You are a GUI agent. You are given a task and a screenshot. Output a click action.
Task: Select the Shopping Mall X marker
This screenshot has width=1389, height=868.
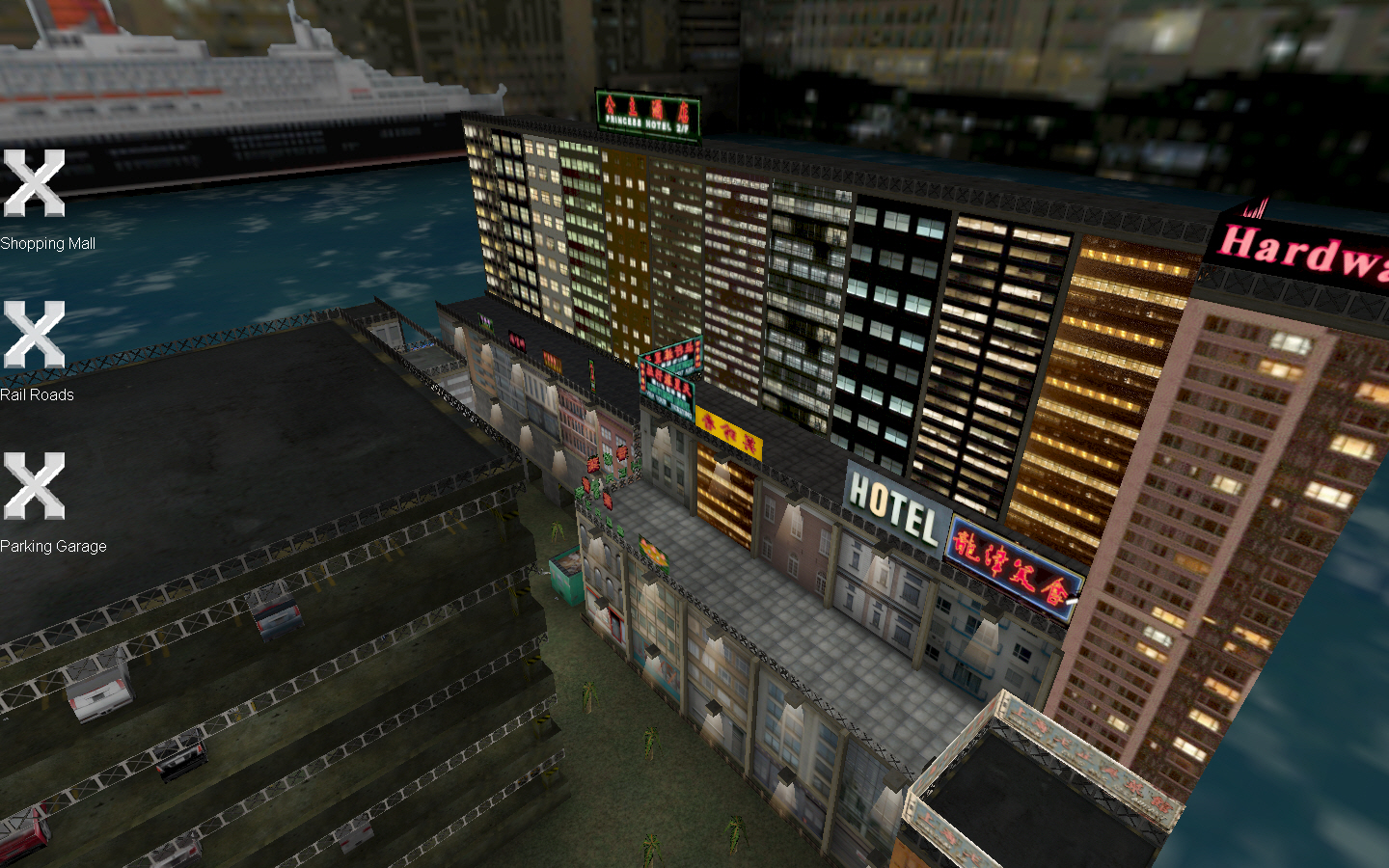point(36,181)
